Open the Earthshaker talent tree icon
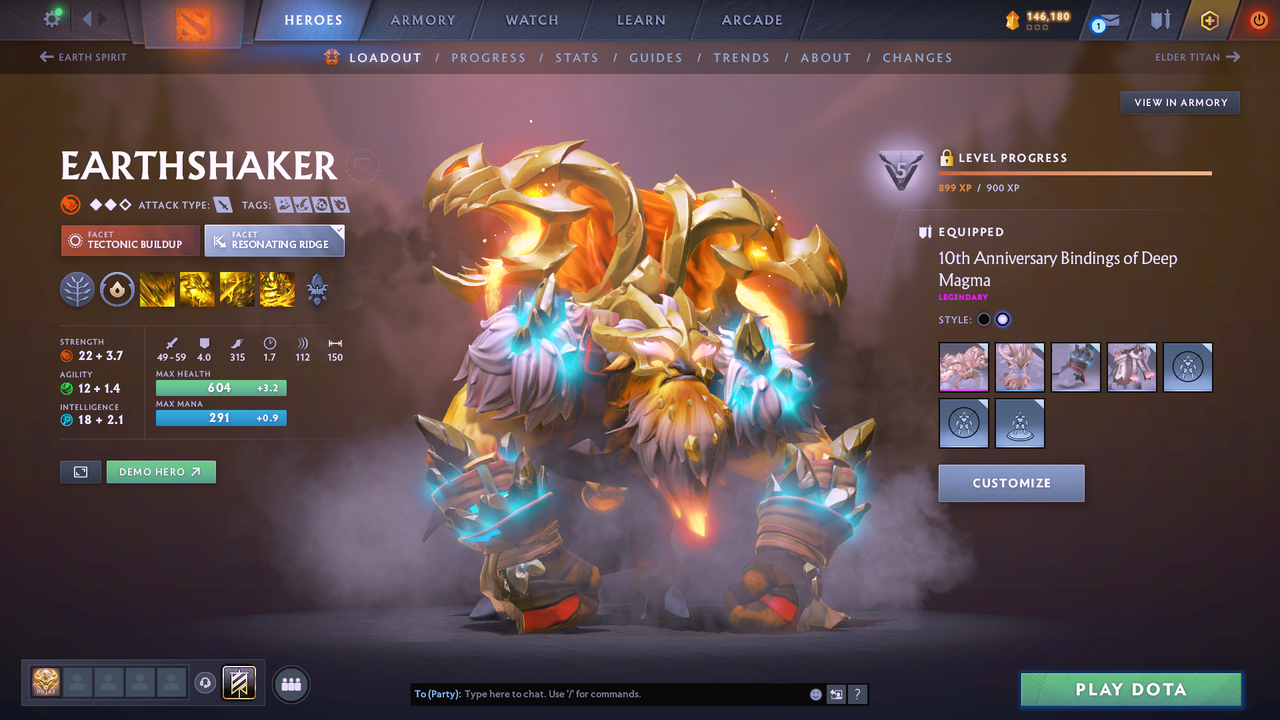The height and width of the screenshot is (720, 1280). click(77, 290)
